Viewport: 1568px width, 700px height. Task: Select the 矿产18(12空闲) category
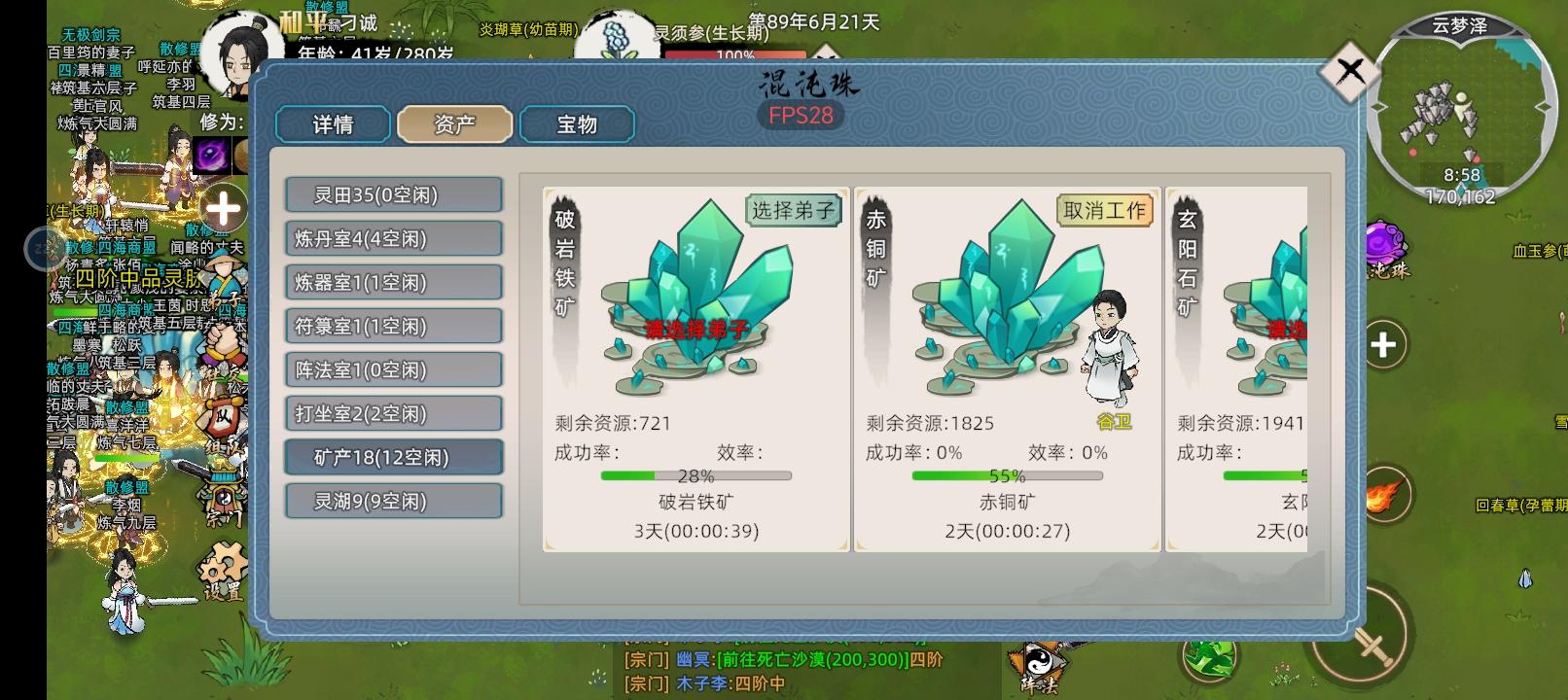pos(393,457)
